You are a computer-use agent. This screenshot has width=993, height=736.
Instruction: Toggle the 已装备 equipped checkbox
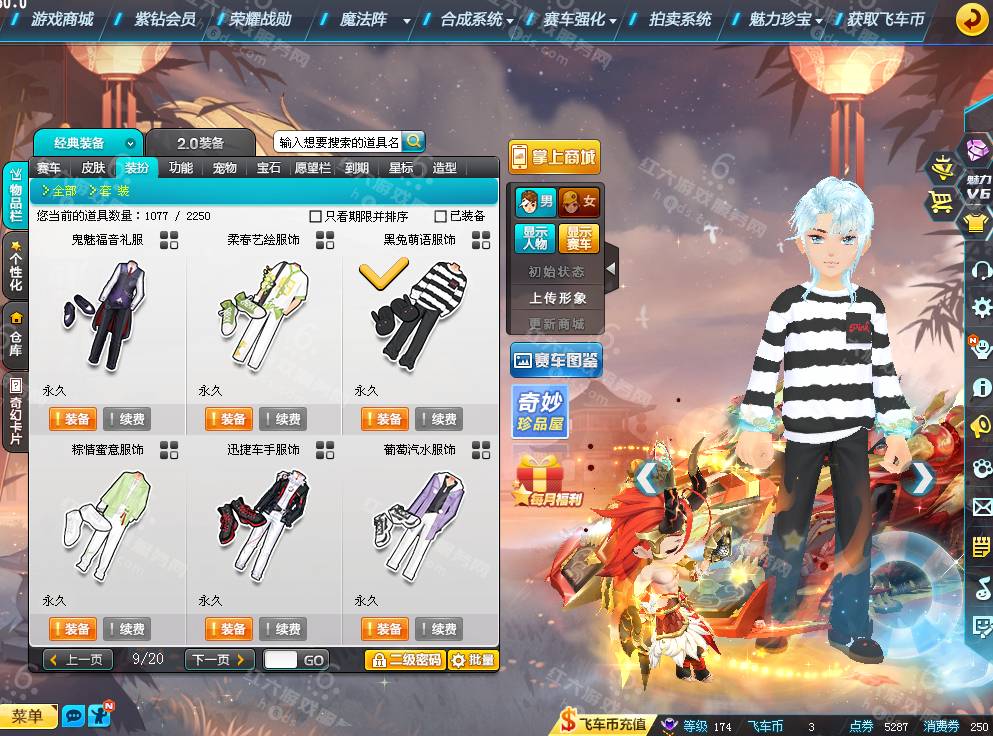[x=441, y=216]
